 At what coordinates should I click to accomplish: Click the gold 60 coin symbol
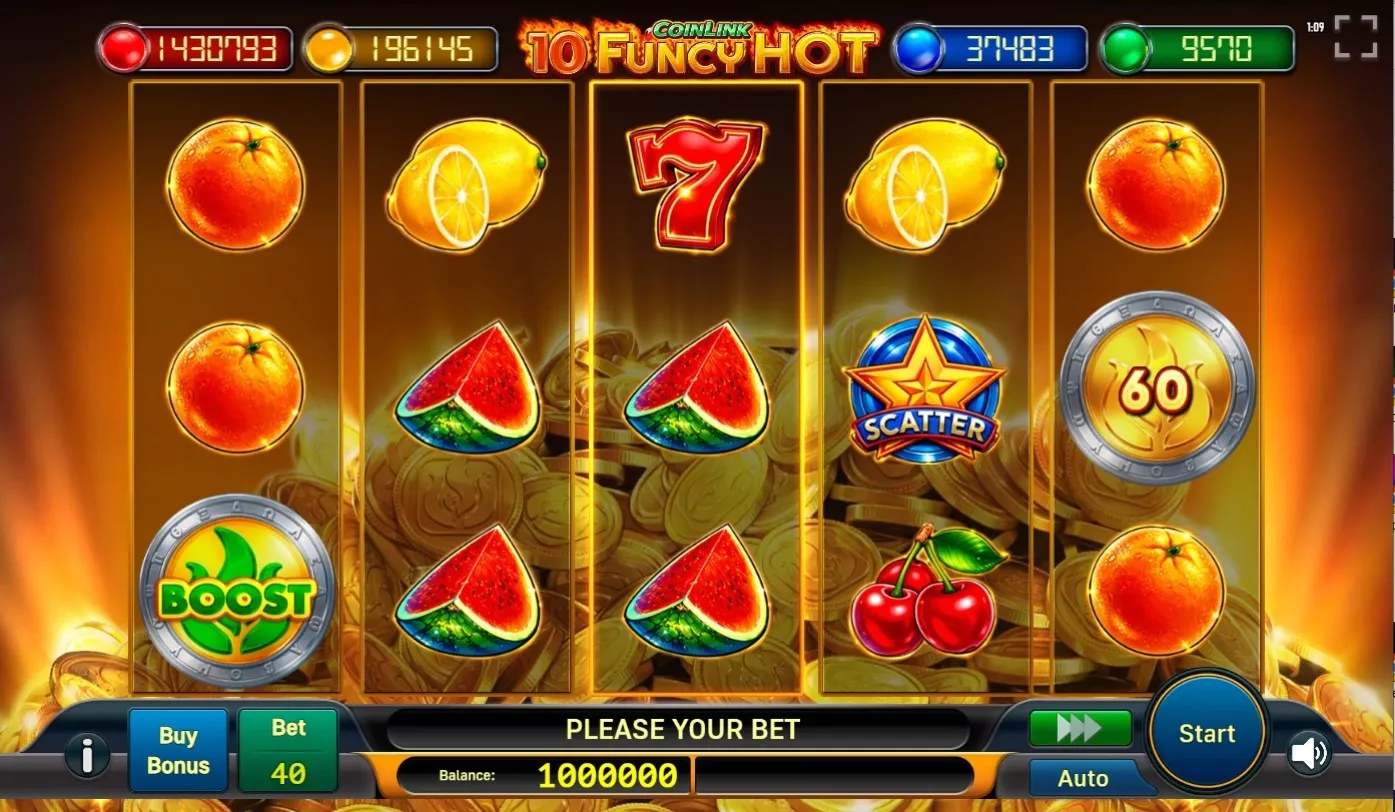pyautogui.click(x=1155, y=390)
